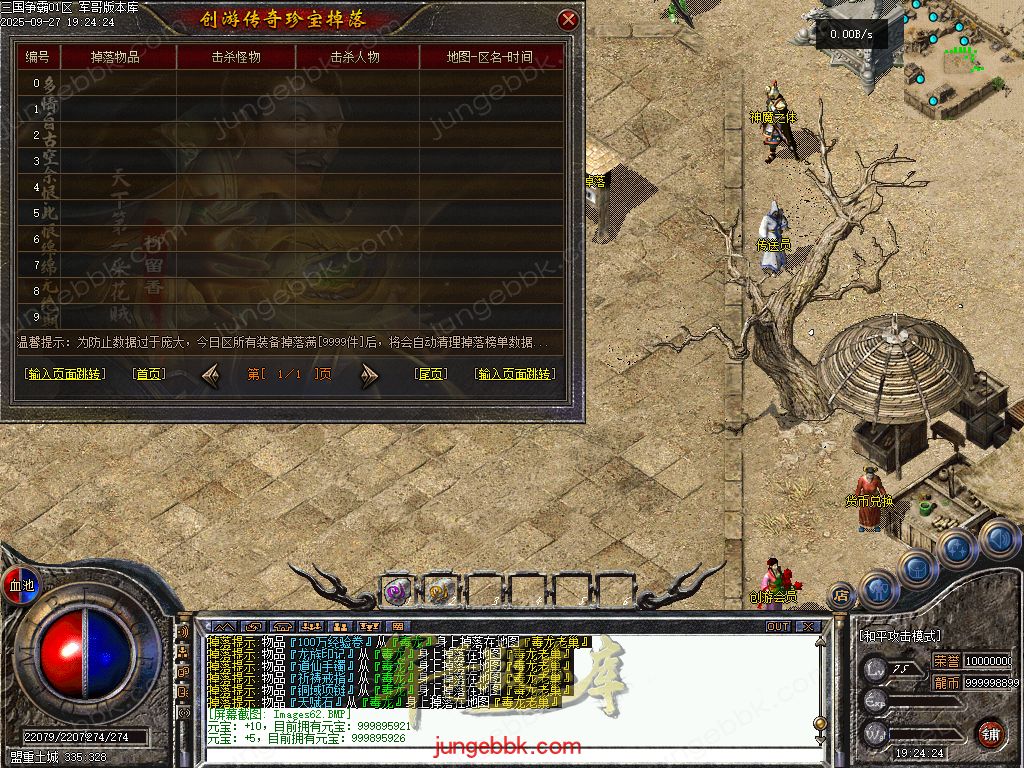Close the treasure drop list window

(568, 19)
